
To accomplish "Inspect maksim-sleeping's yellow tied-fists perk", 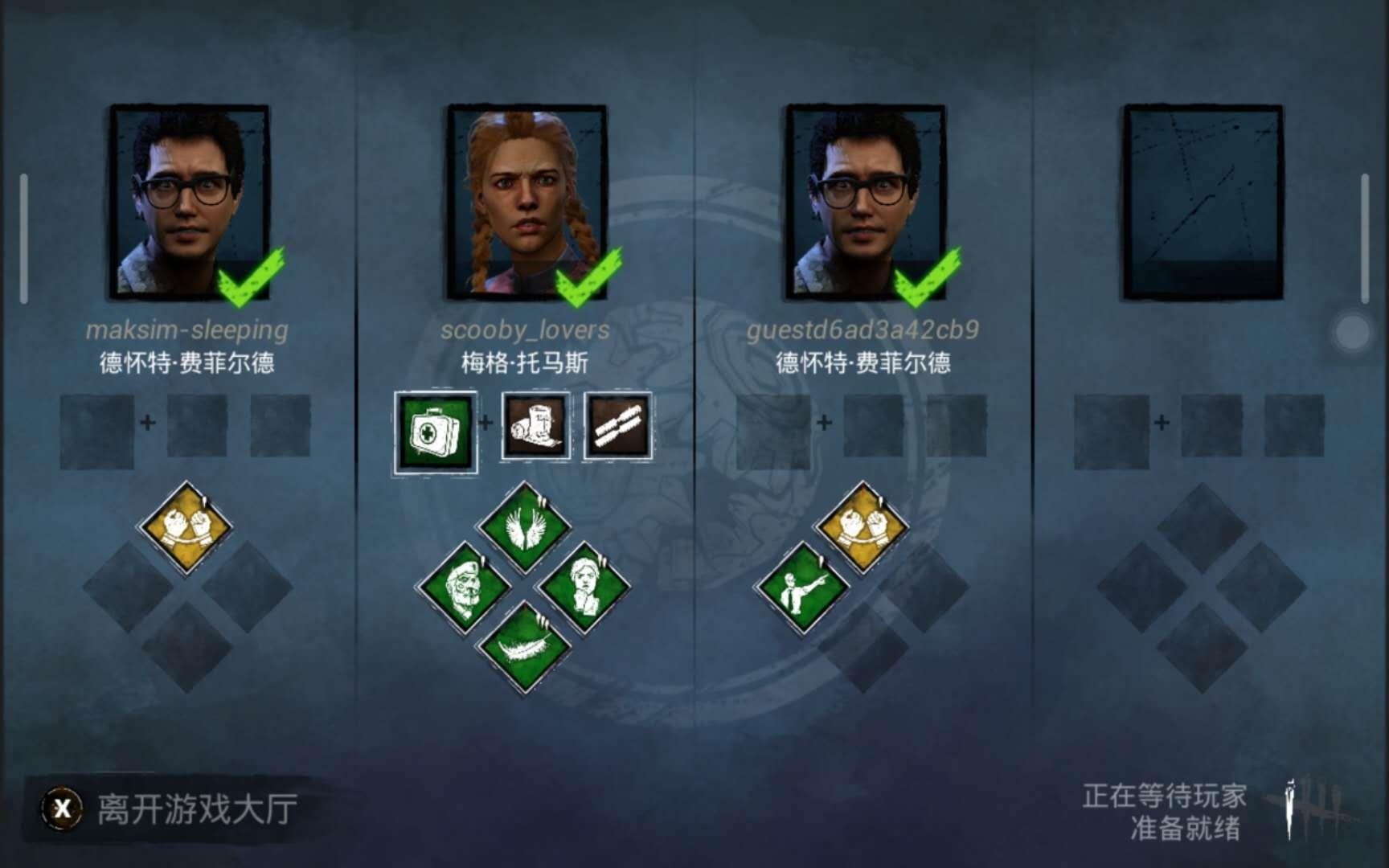I will [x=186, y=526].
